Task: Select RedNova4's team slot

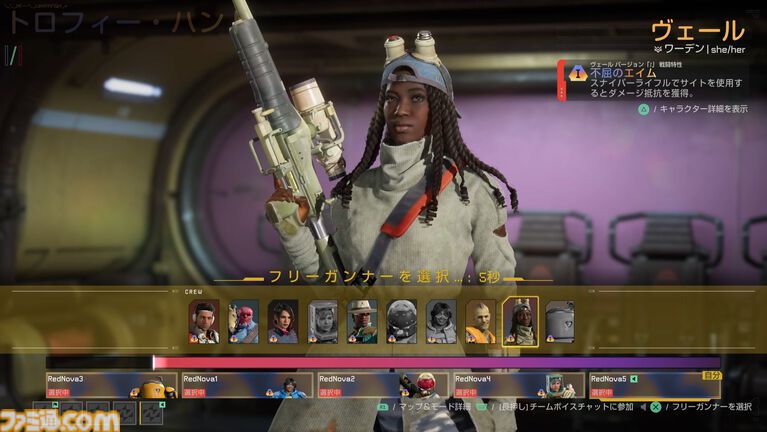Action: 518,385
